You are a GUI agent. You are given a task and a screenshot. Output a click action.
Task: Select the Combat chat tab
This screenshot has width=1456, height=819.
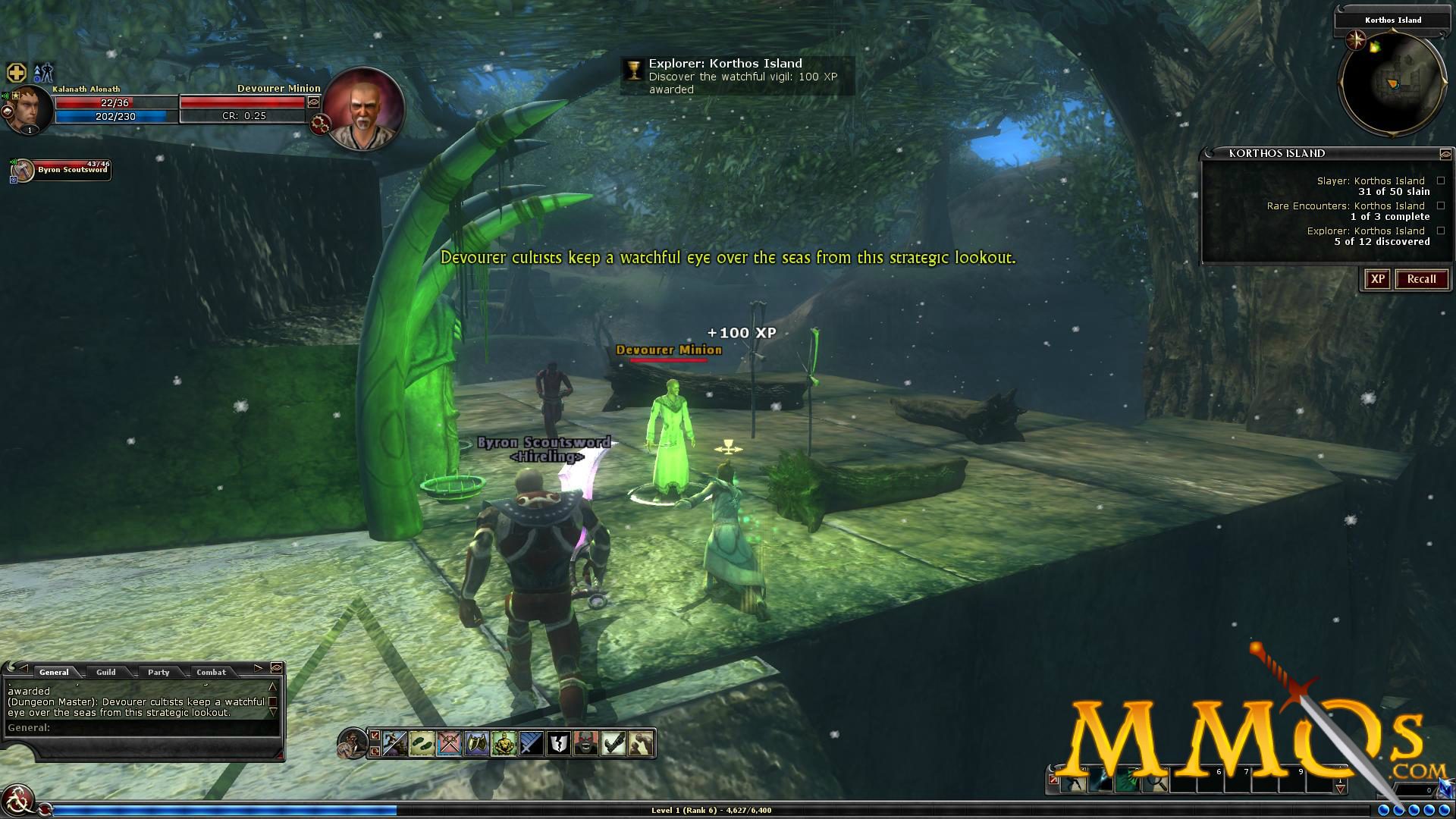point(211,672)
